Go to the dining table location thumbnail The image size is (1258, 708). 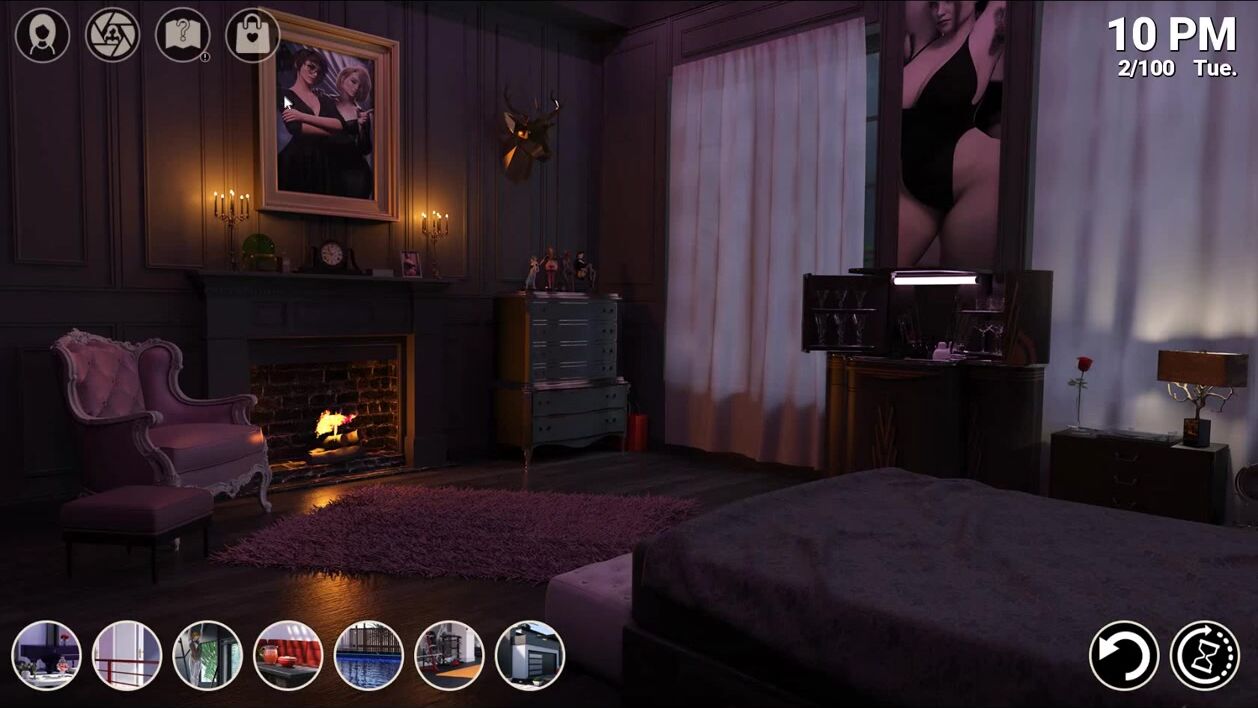click(47, 656)
